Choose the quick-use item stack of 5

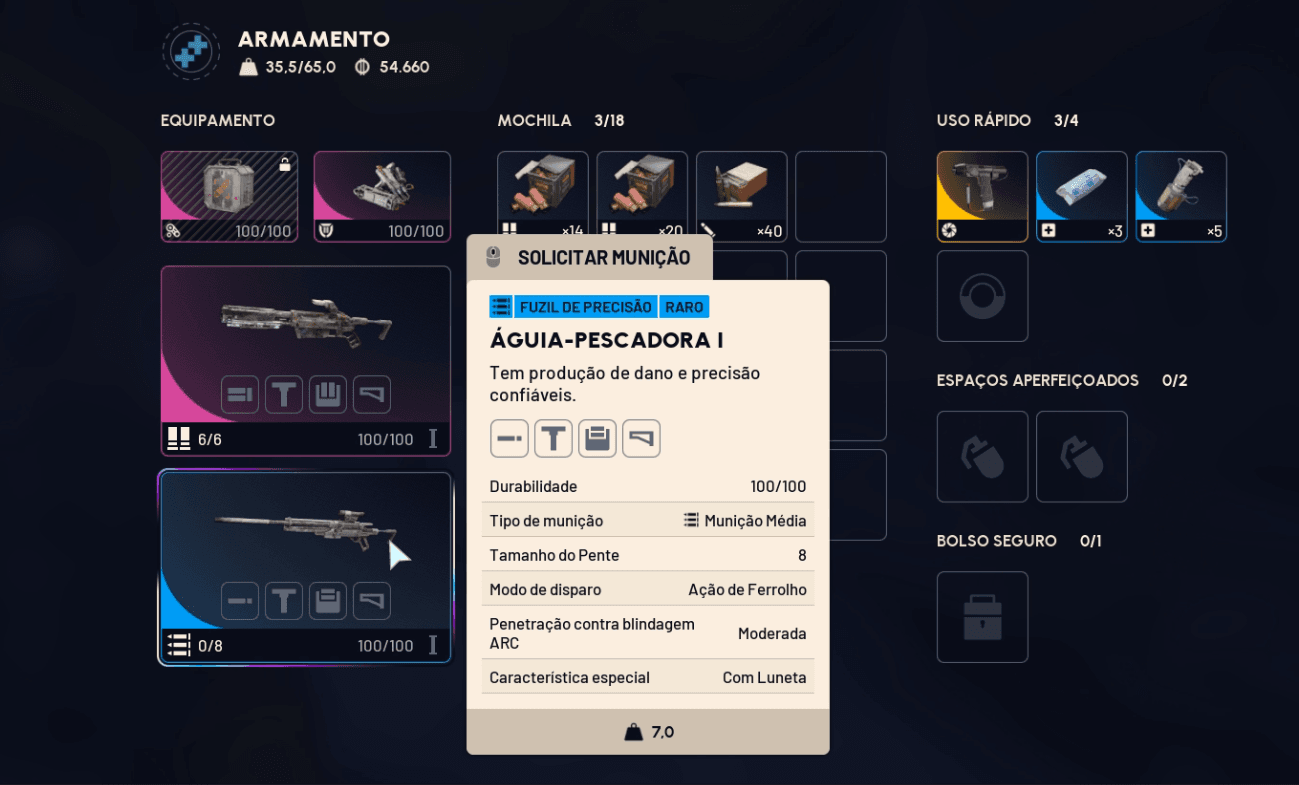pyautogui.click(x=1181, y=190)
